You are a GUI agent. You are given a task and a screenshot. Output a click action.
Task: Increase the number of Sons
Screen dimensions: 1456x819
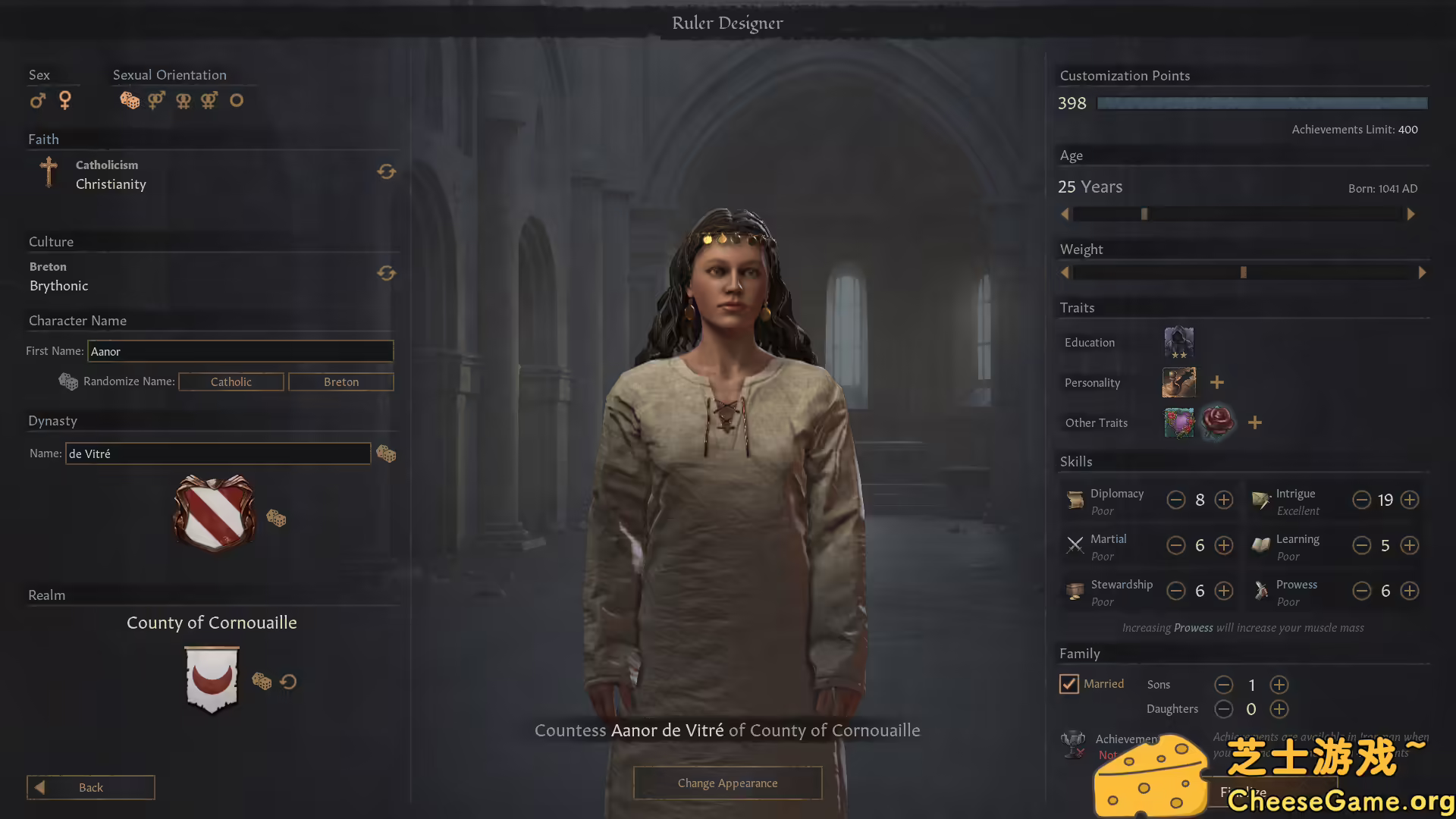point(1279,685)
